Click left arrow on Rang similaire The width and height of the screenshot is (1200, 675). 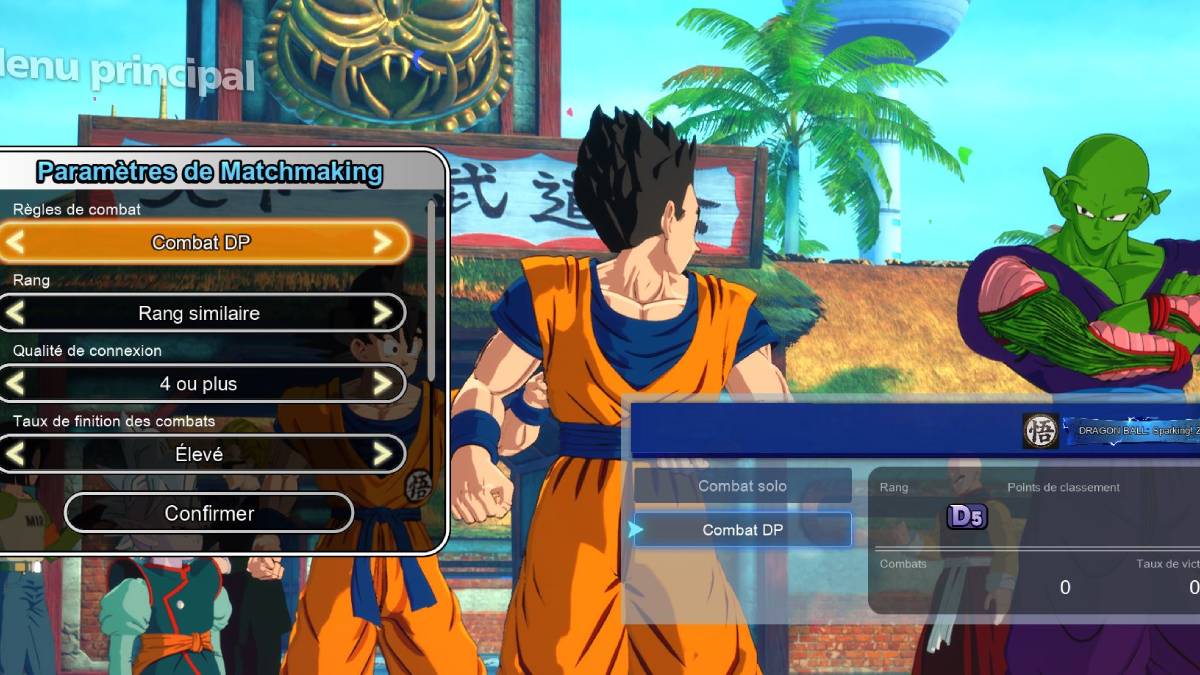click(x=15, y=313)
